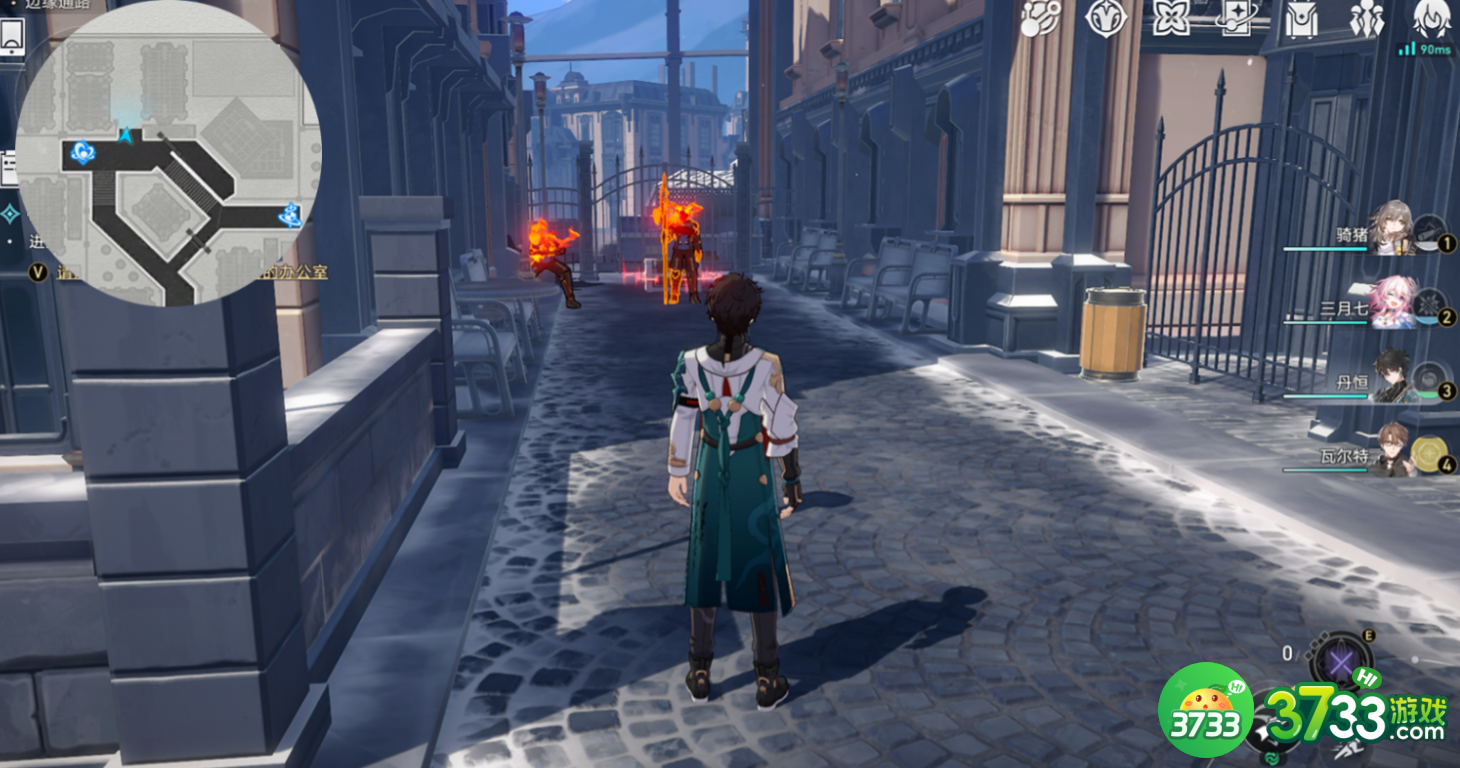Open the team lineup icon
Viewport: 1460px width, 768px height.
[x=1366, y=19]
